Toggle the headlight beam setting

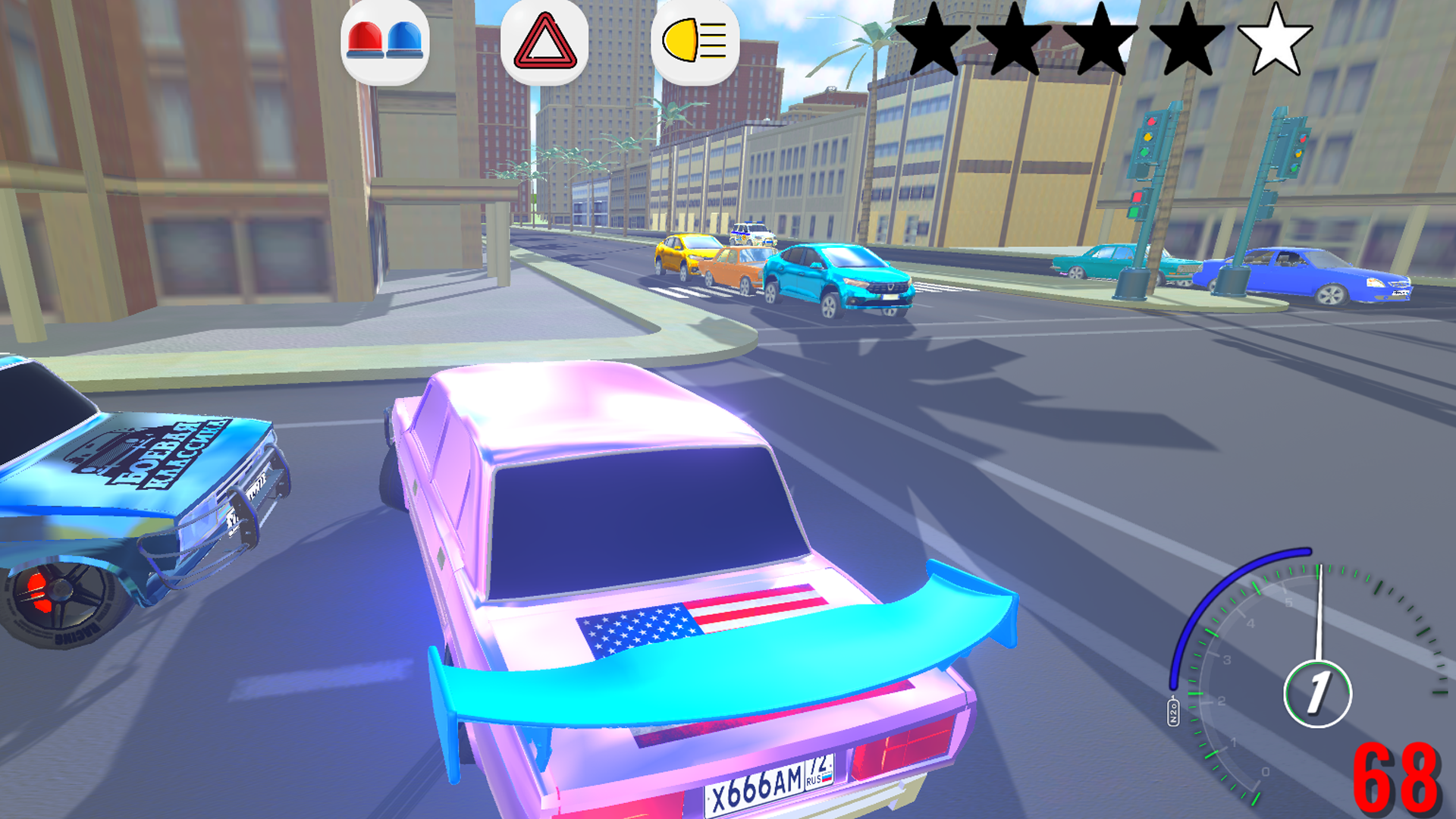tap(695, 42)
